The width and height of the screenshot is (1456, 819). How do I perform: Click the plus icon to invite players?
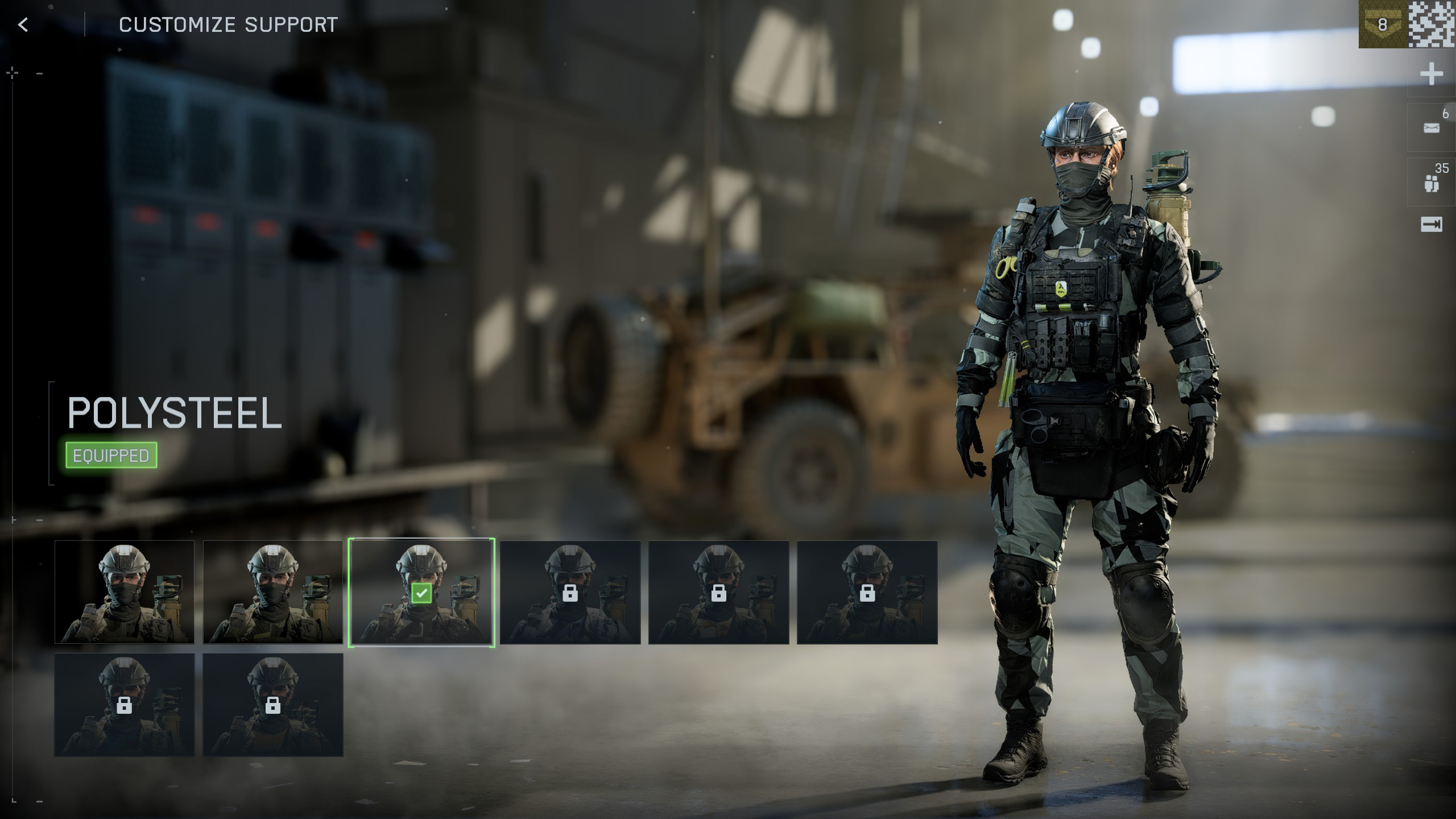[x=1431, y=74]
